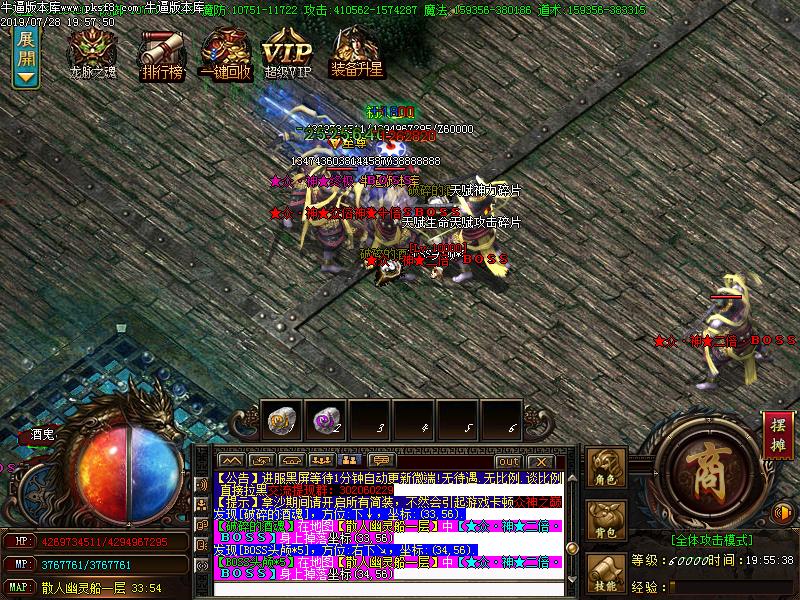Viewport: 800px width, 600px height.
Task: Click the 'out' button on chat toolbar
Action: [508, 460]
